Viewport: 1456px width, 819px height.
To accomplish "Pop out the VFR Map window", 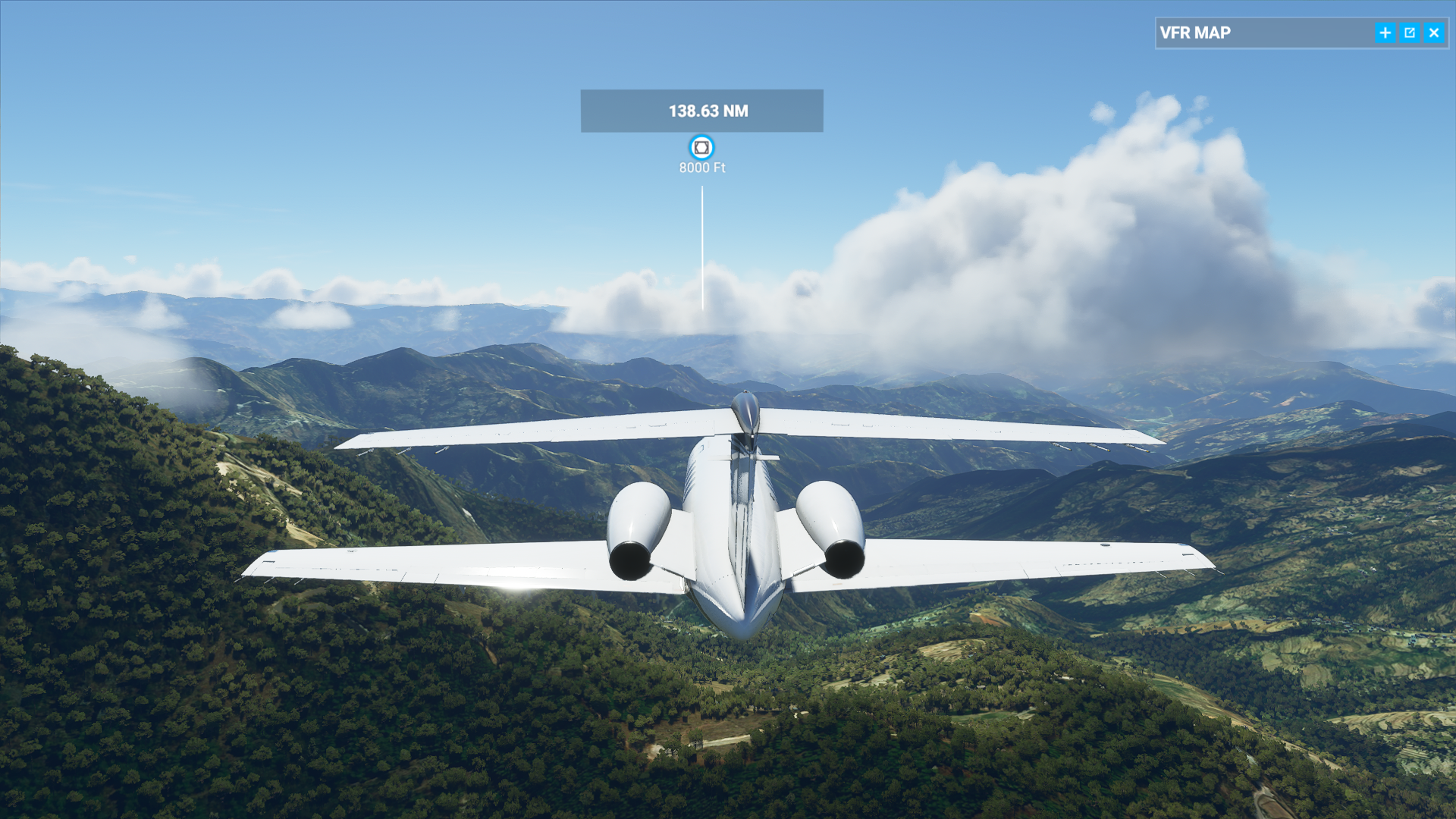I will (x=1410, y=33).
